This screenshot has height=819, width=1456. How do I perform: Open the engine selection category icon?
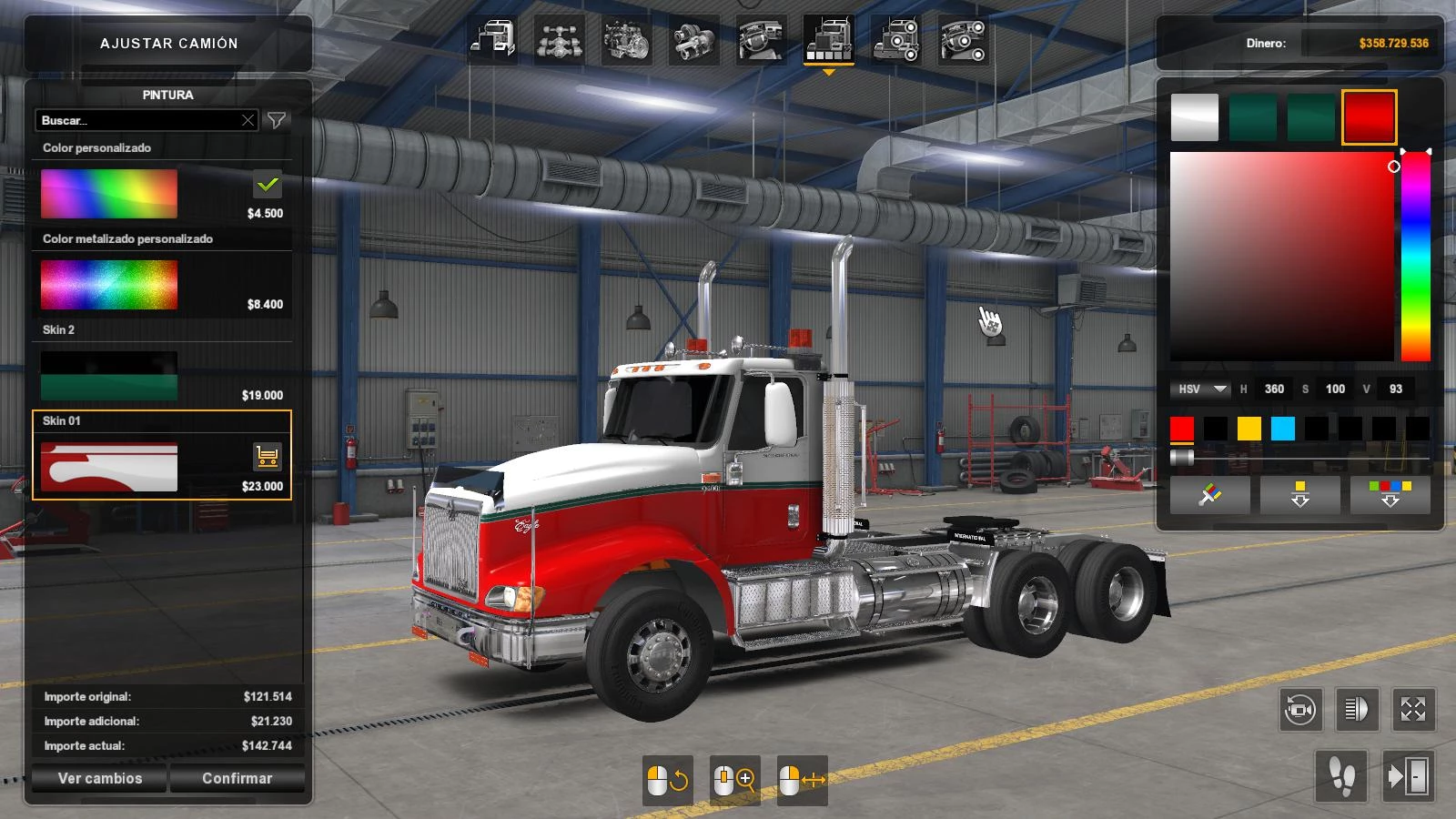pyautogui.click(x=626, y=43)
